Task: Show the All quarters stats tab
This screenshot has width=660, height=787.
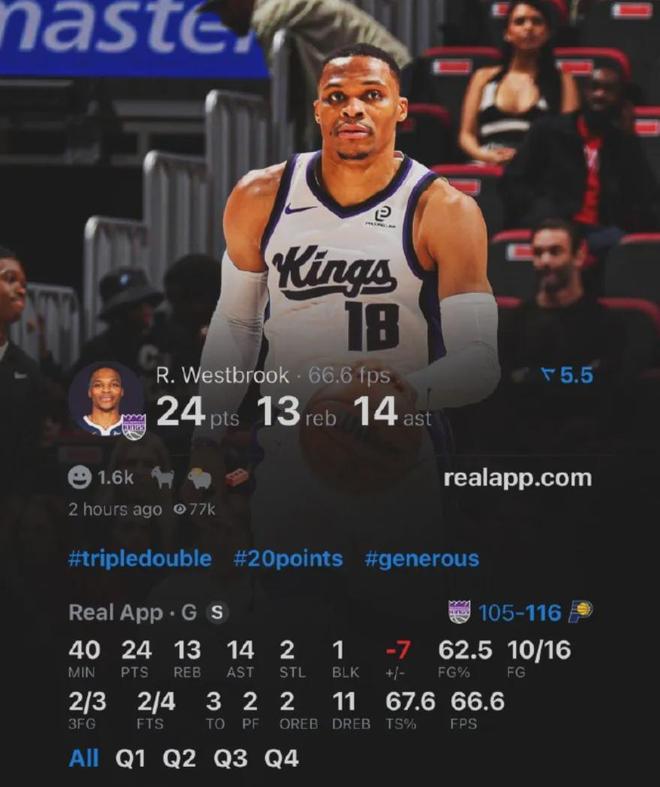Action: (84, 758)
